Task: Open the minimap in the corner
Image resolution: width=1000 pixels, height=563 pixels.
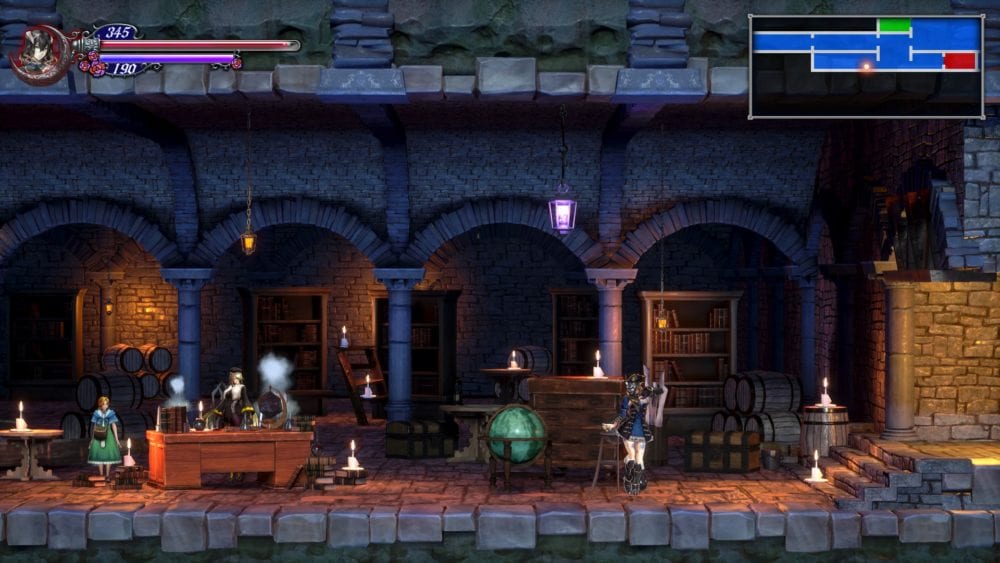Action: (866, 67)
